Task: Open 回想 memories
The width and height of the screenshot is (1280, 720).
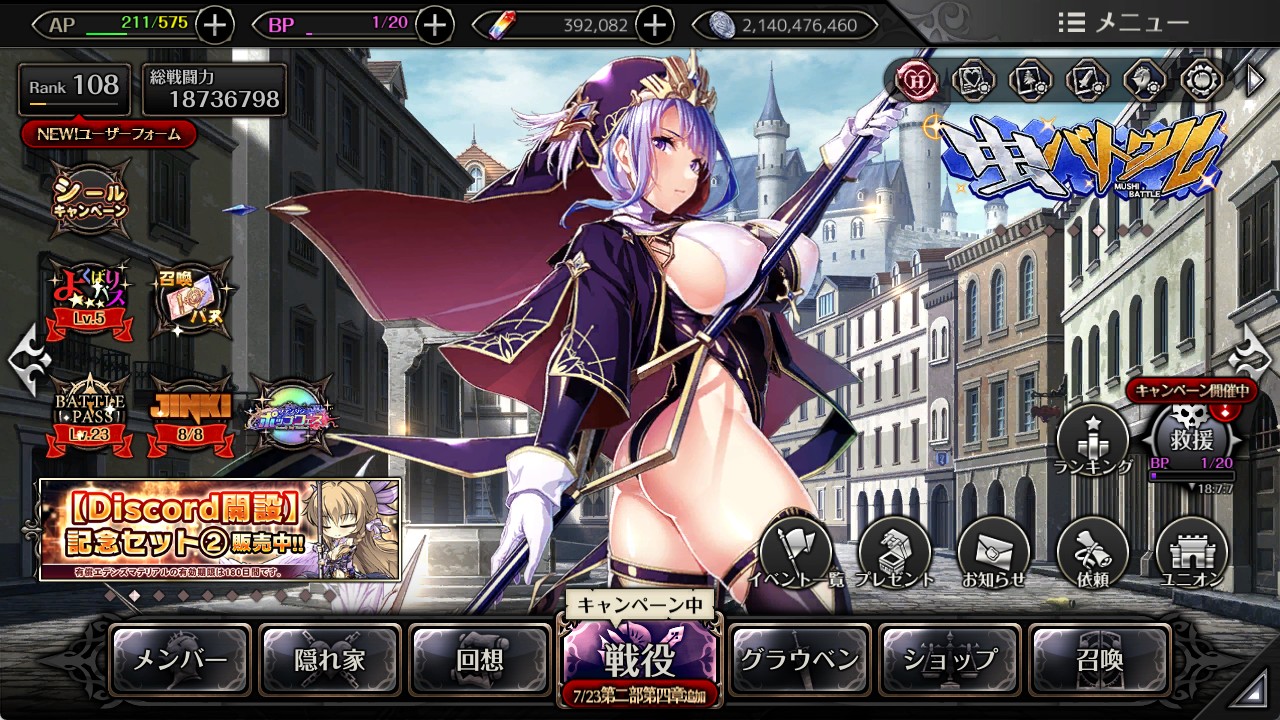Action: pos(480,660)
